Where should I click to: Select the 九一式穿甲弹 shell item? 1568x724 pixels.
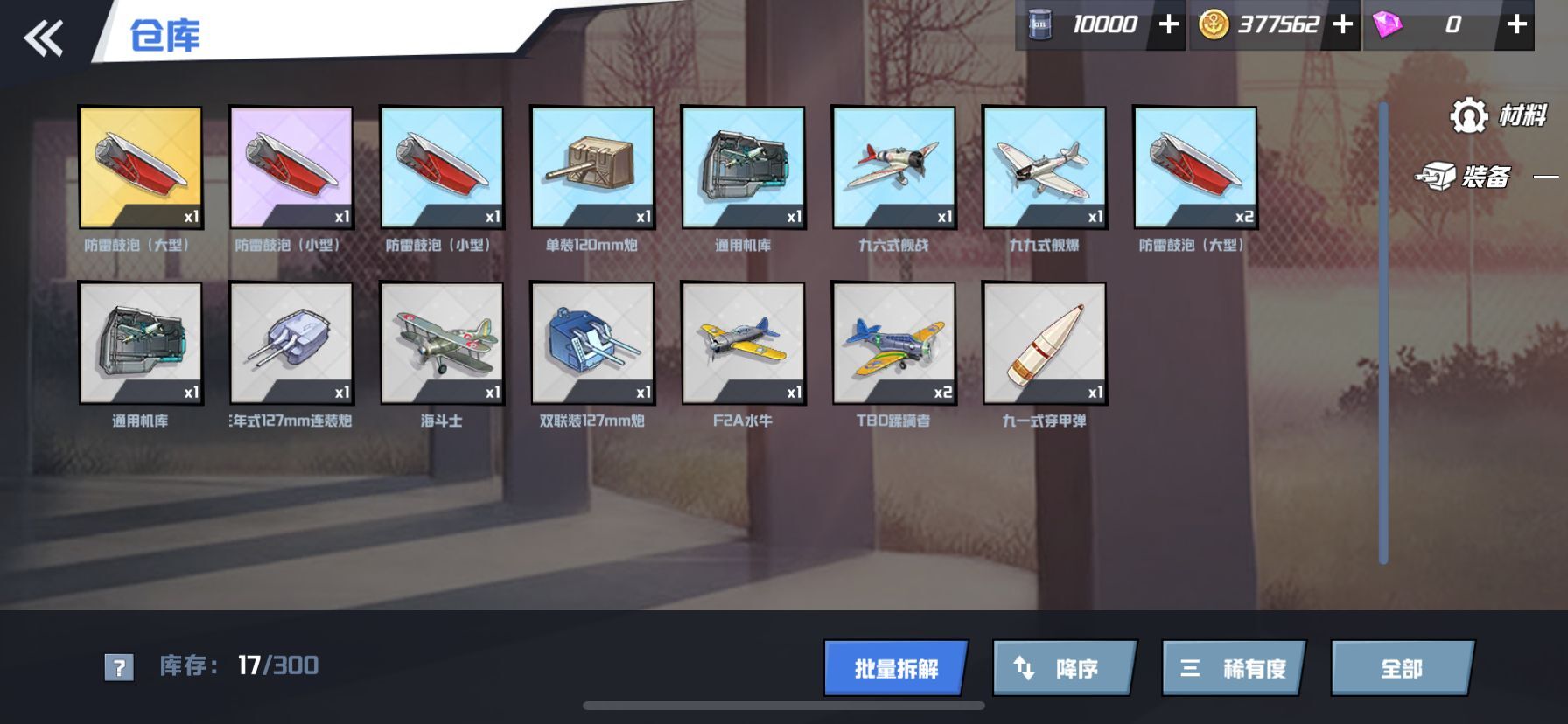1043,344
